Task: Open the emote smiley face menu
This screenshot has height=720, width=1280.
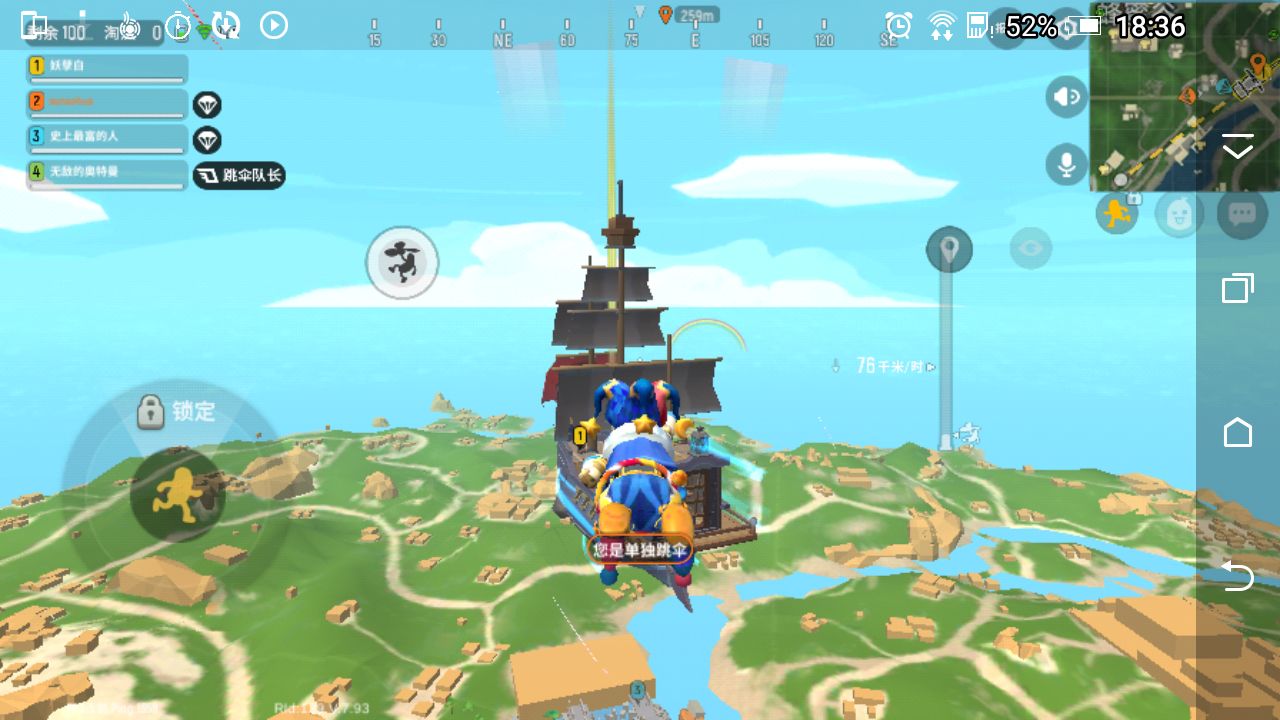Action: [1179, 213]
